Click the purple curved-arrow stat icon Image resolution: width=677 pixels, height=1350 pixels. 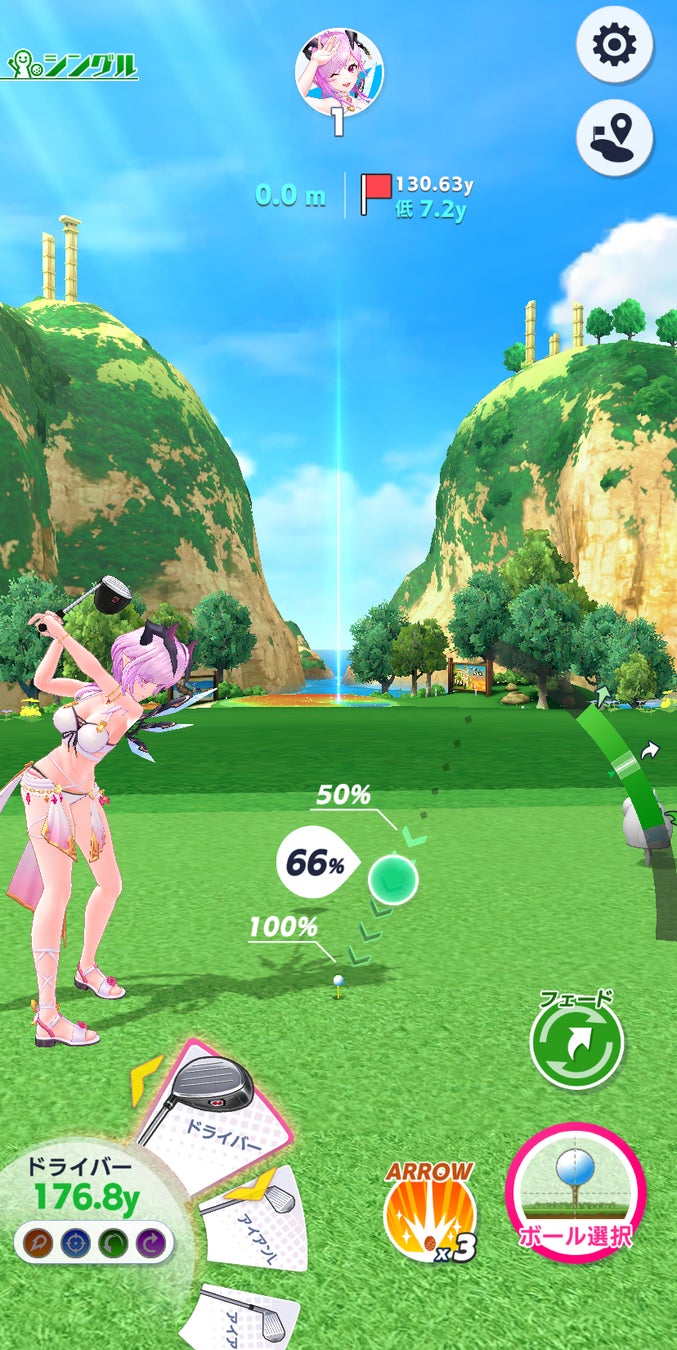pos(149,1244)
